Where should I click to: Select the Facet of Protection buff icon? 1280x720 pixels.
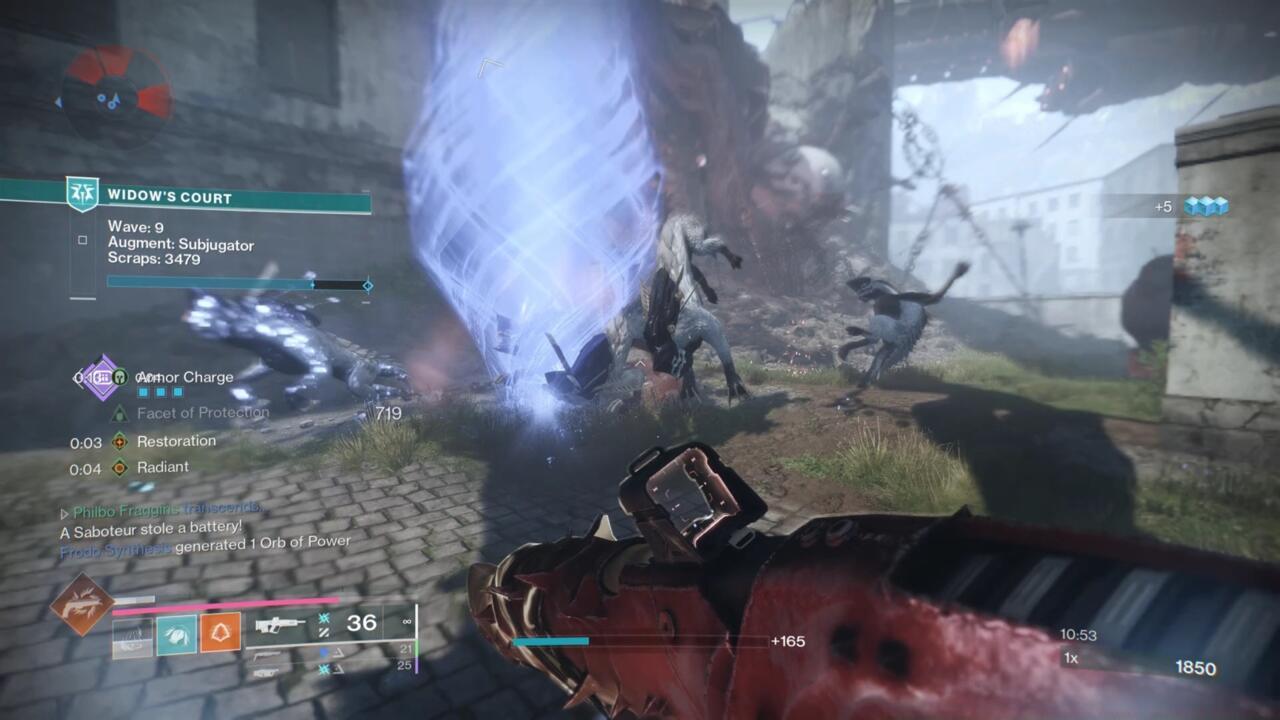tap(118, 413)
